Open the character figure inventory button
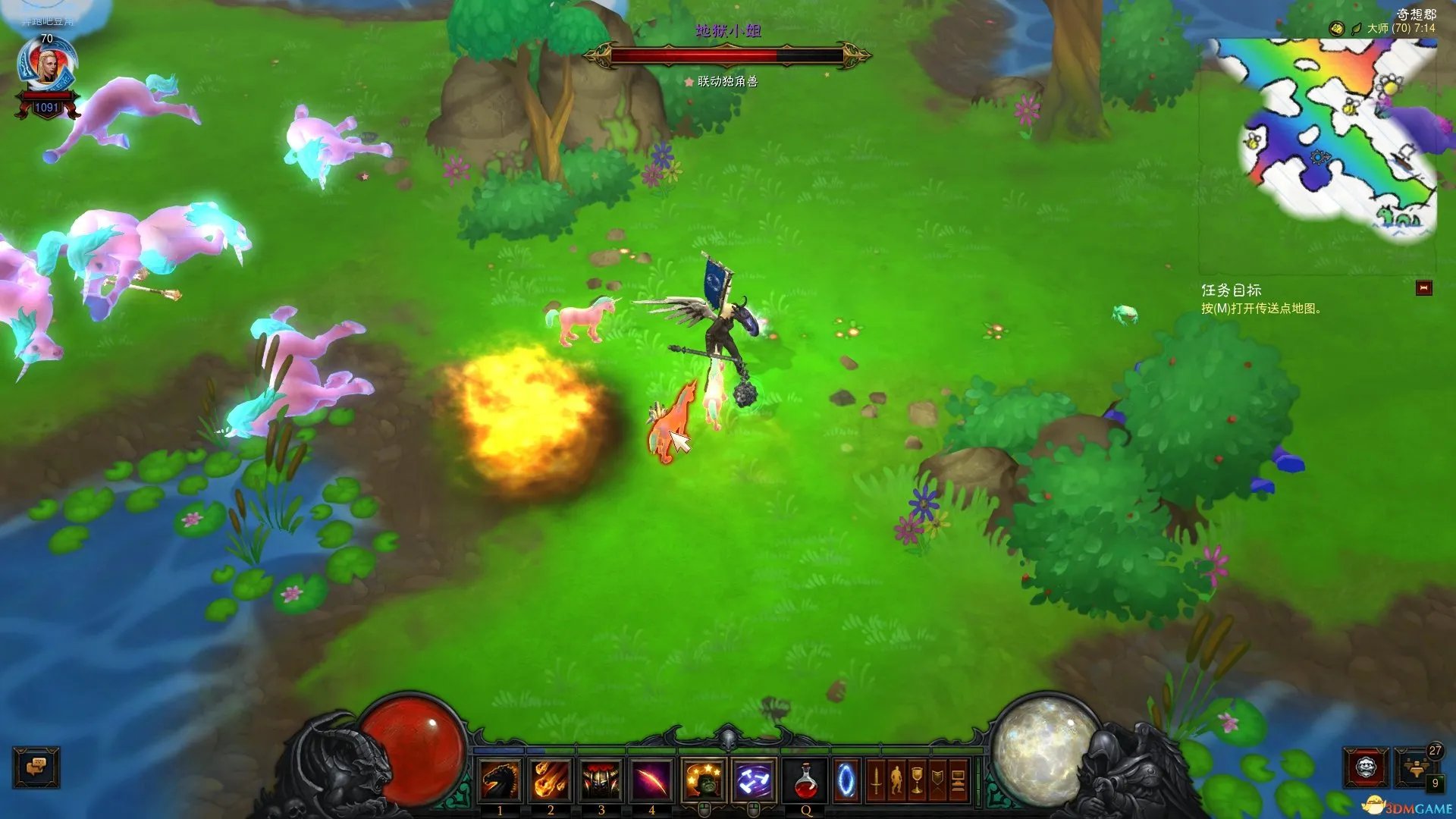This screenshot has height=819, width=1456. 896,780
